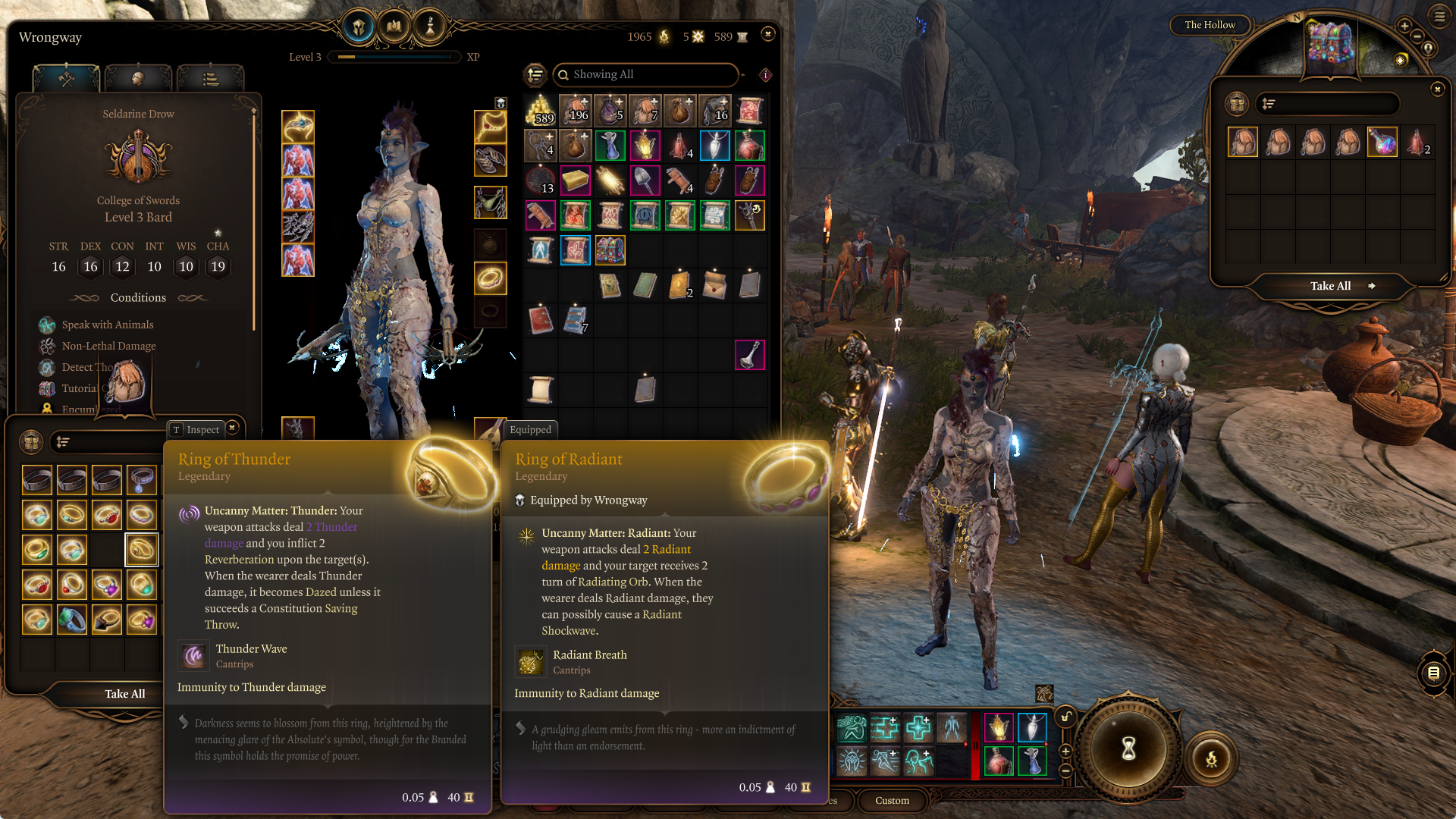Switch to the crossed tools equipment tab
This screenshot has width=1456, height=819.
66,79
